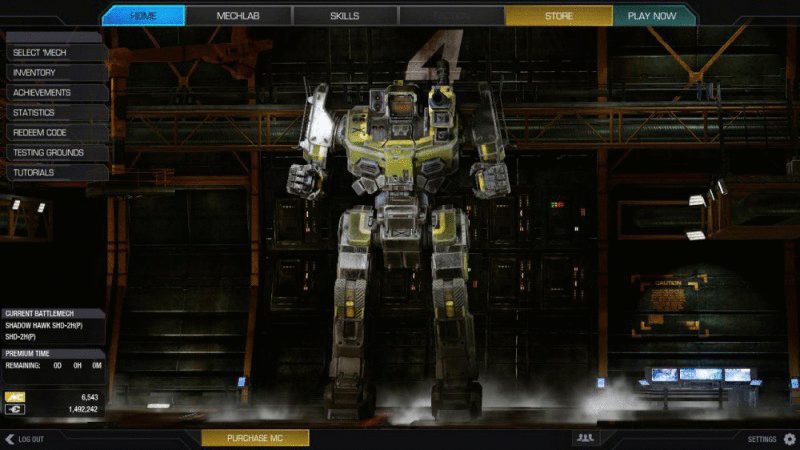Open Settings with the gear icon
The image size is (800, 450).
click(789, 438)
